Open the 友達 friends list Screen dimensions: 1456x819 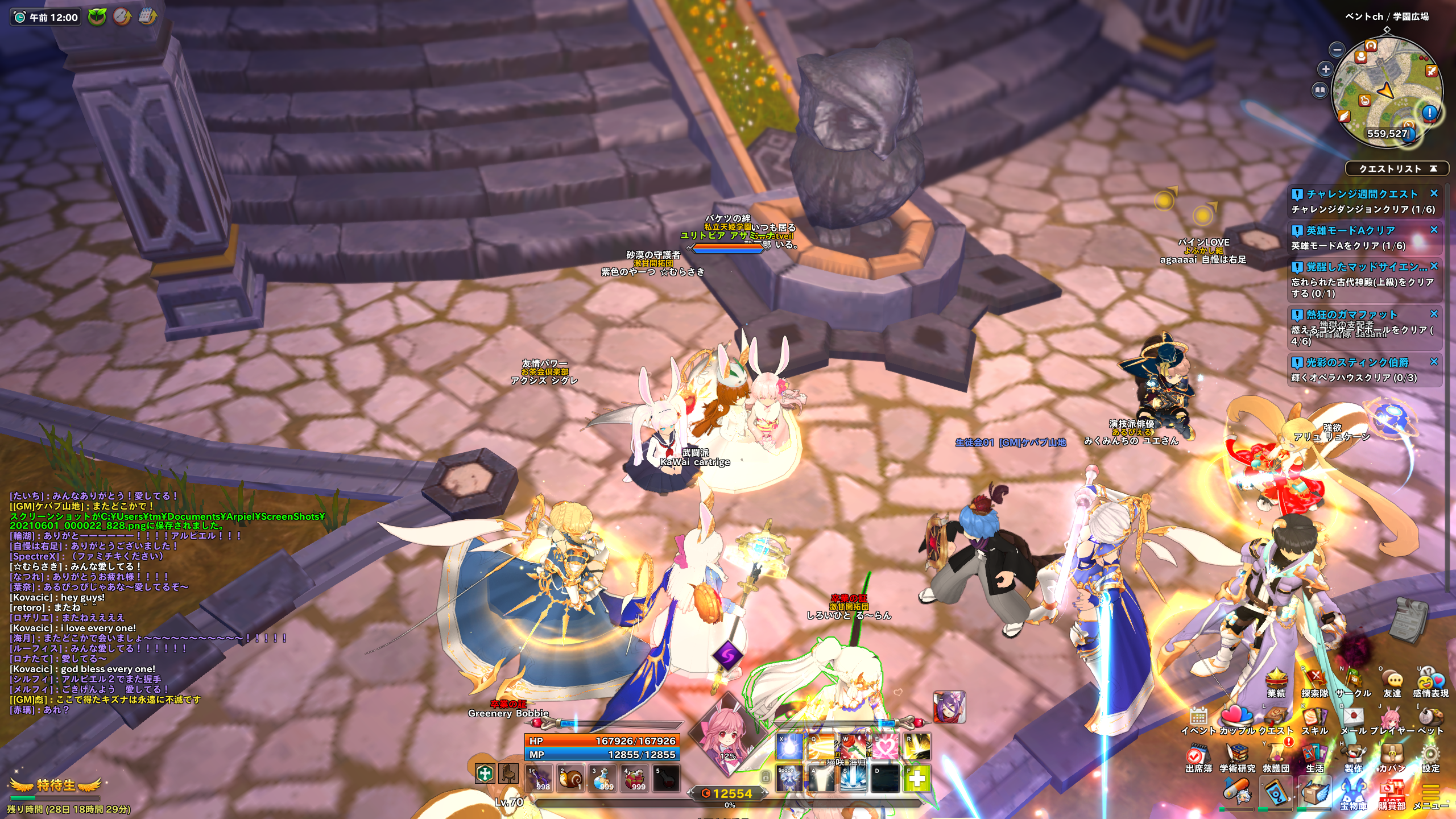click(x=1392, y=680)
